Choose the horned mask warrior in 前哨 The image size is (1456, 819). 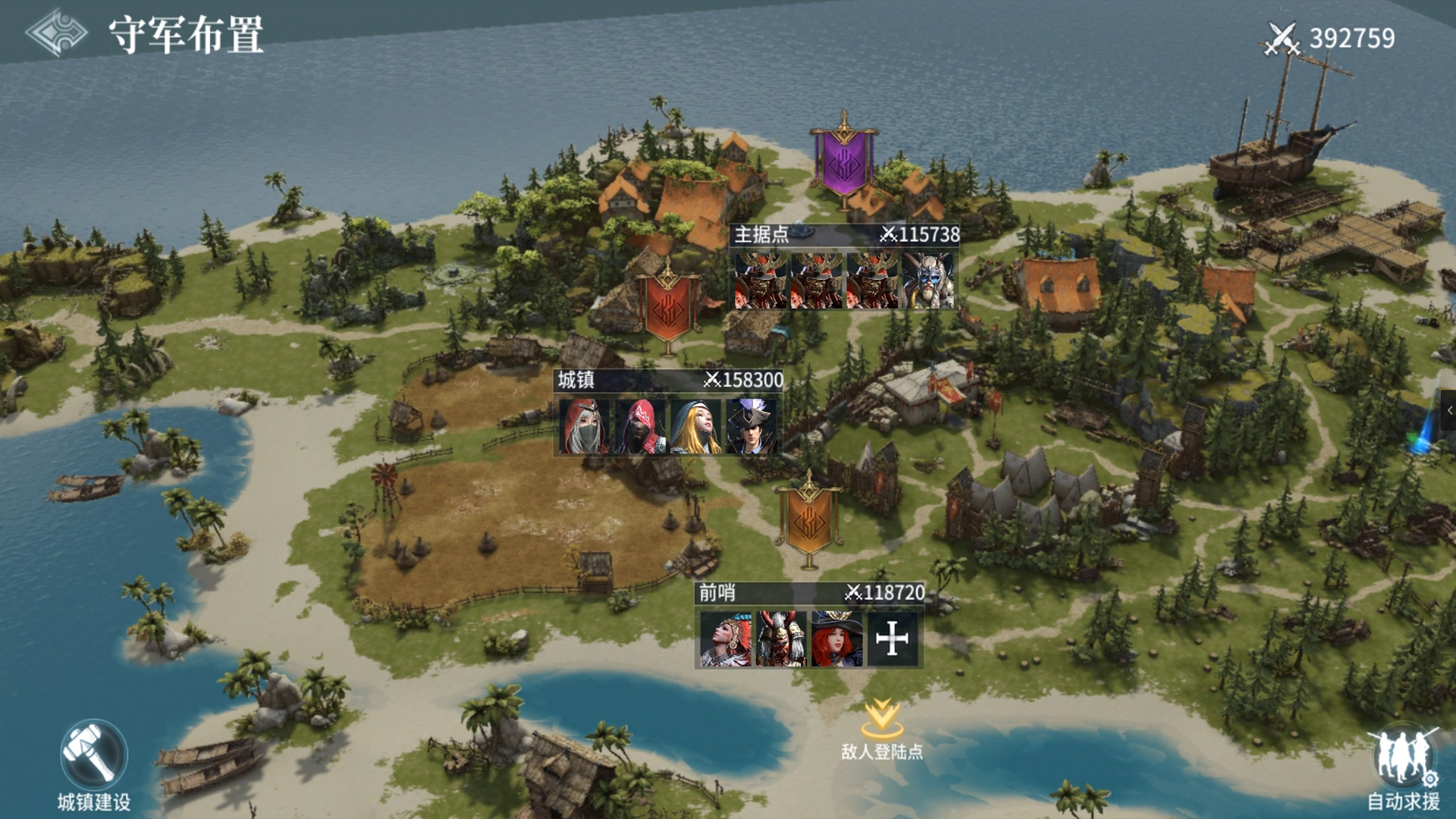point(781,639)
